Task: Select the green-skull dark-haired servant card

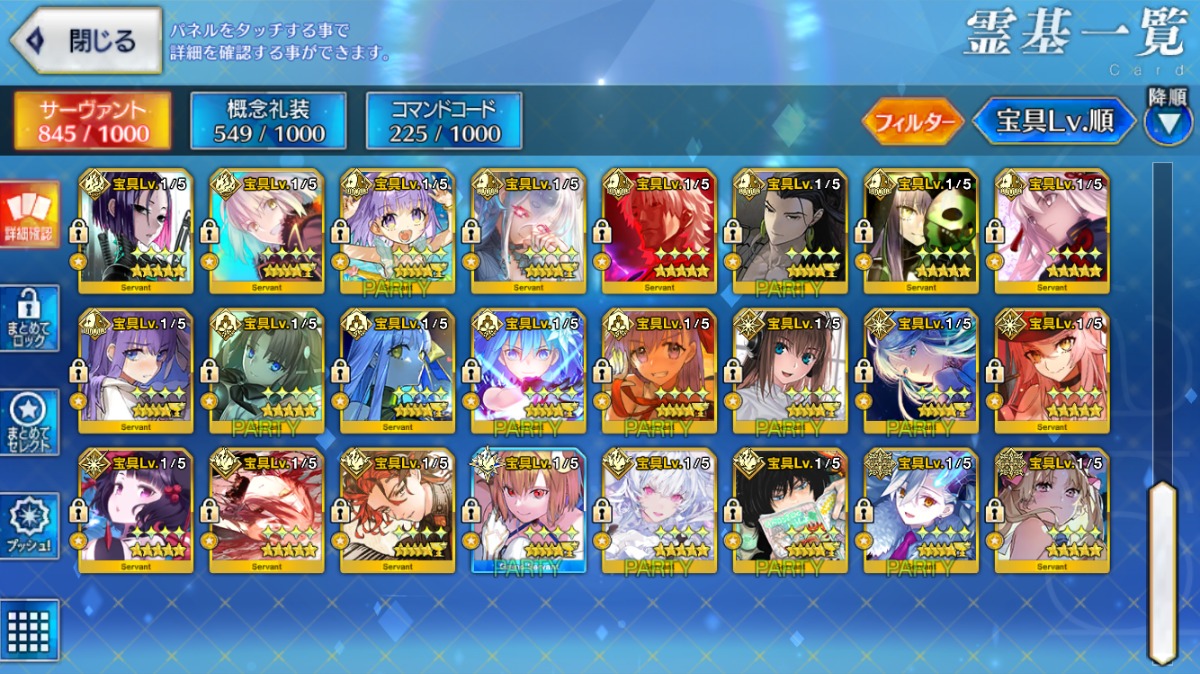Action: coord(921,231)
